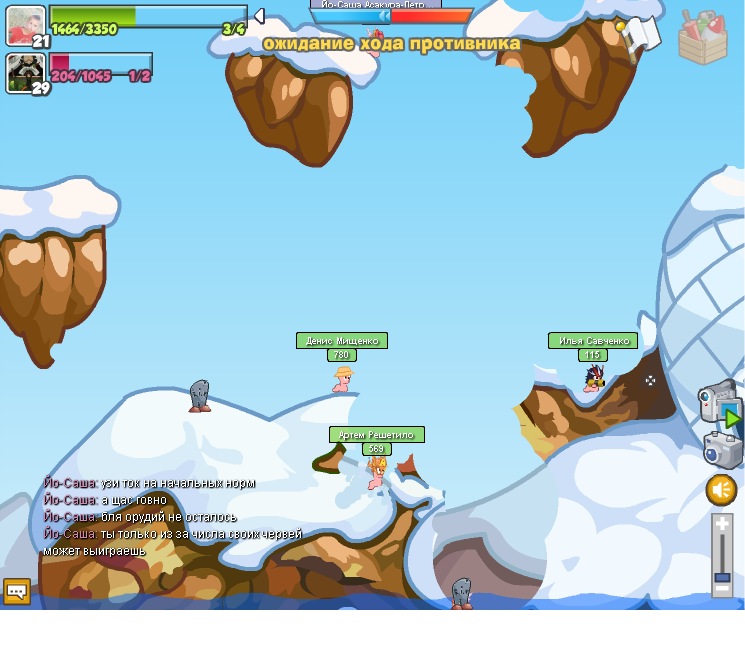
Task: Open the chat with the speech bubble button
Action: 16,591
